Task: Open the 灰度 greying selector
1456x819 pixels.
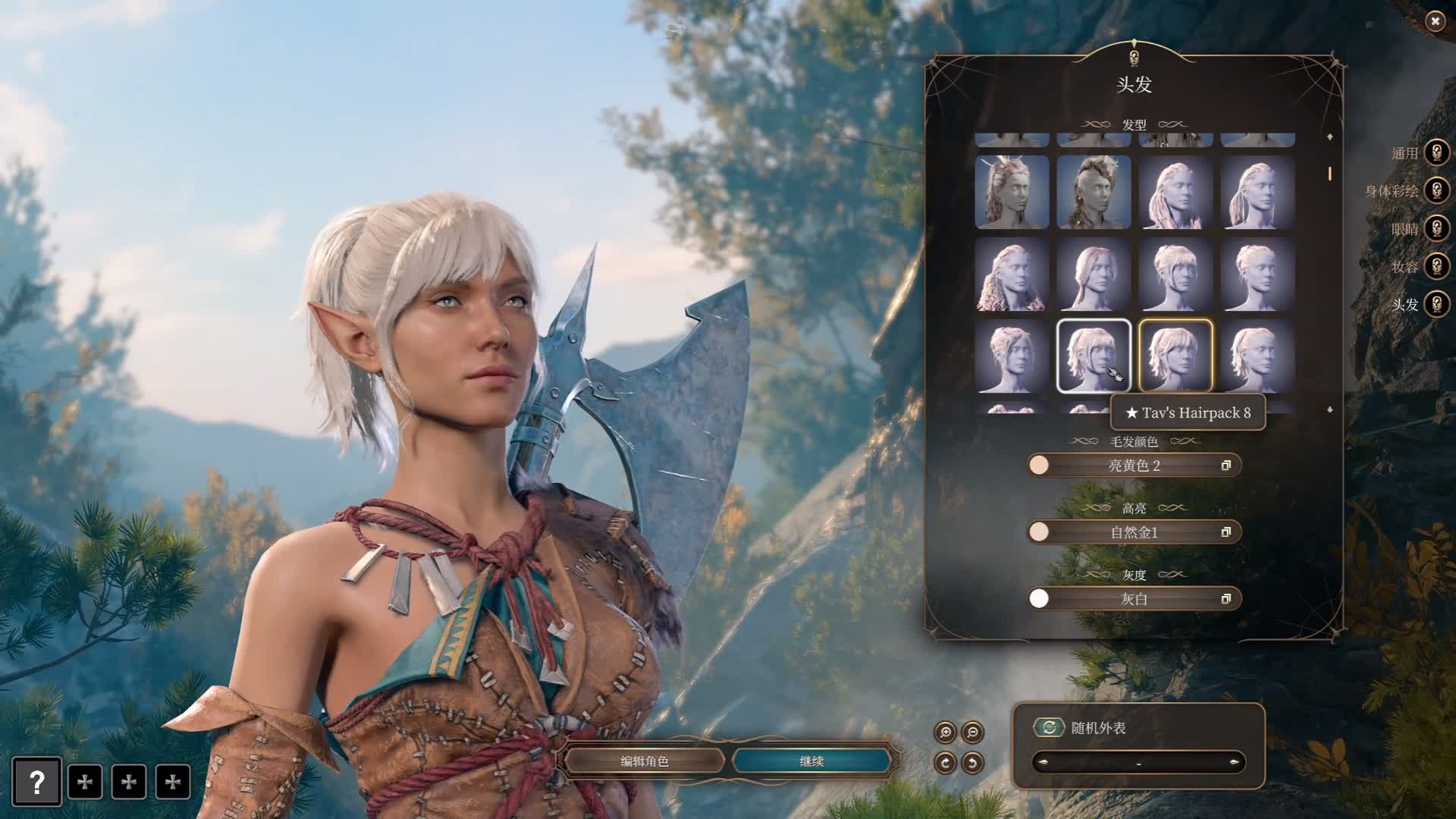Action: pyautogui.click(x=1134, y=599)
